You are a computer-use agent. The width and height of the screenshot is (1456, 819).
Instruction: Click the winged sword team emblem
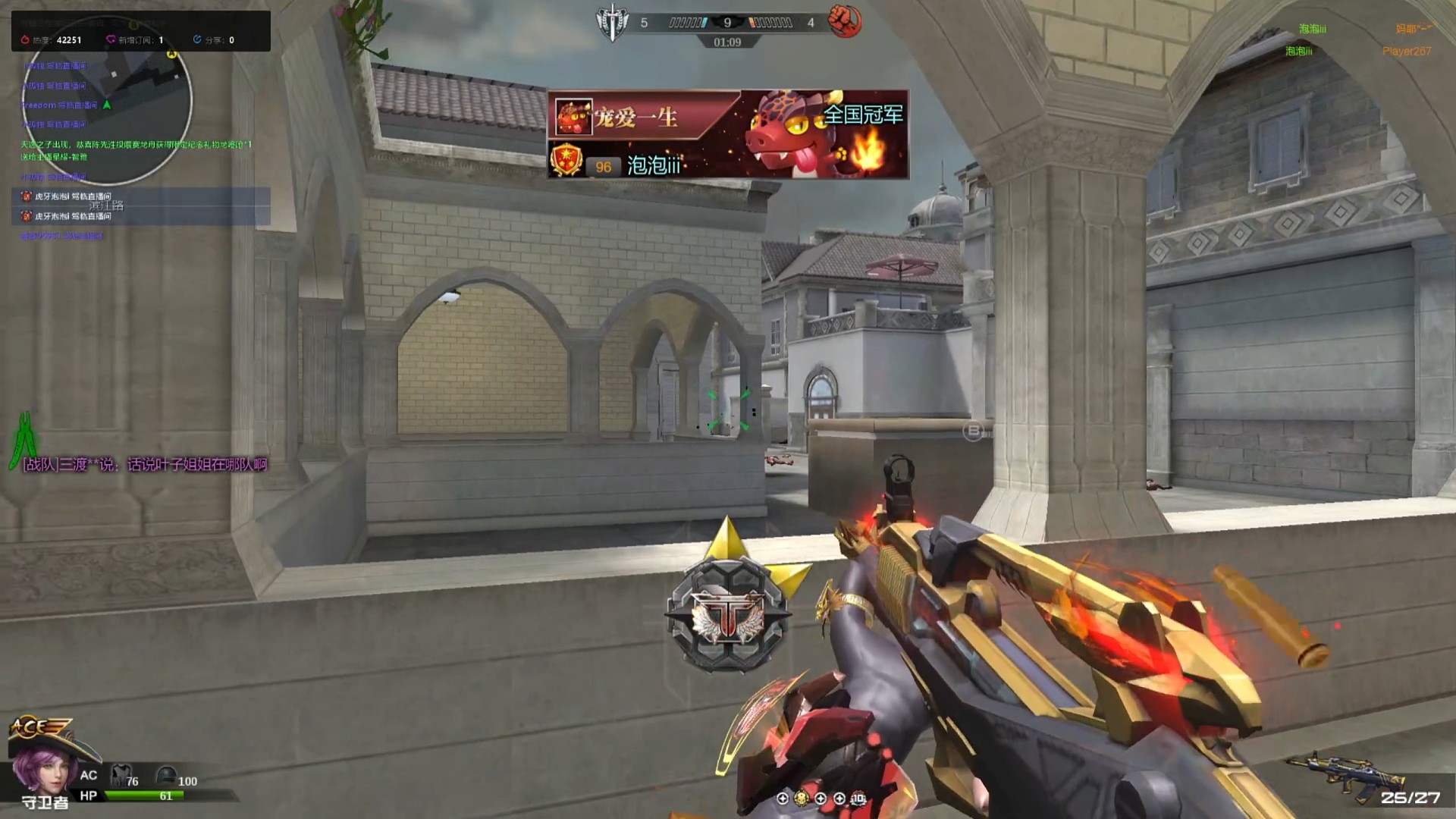tap(612, 23)
